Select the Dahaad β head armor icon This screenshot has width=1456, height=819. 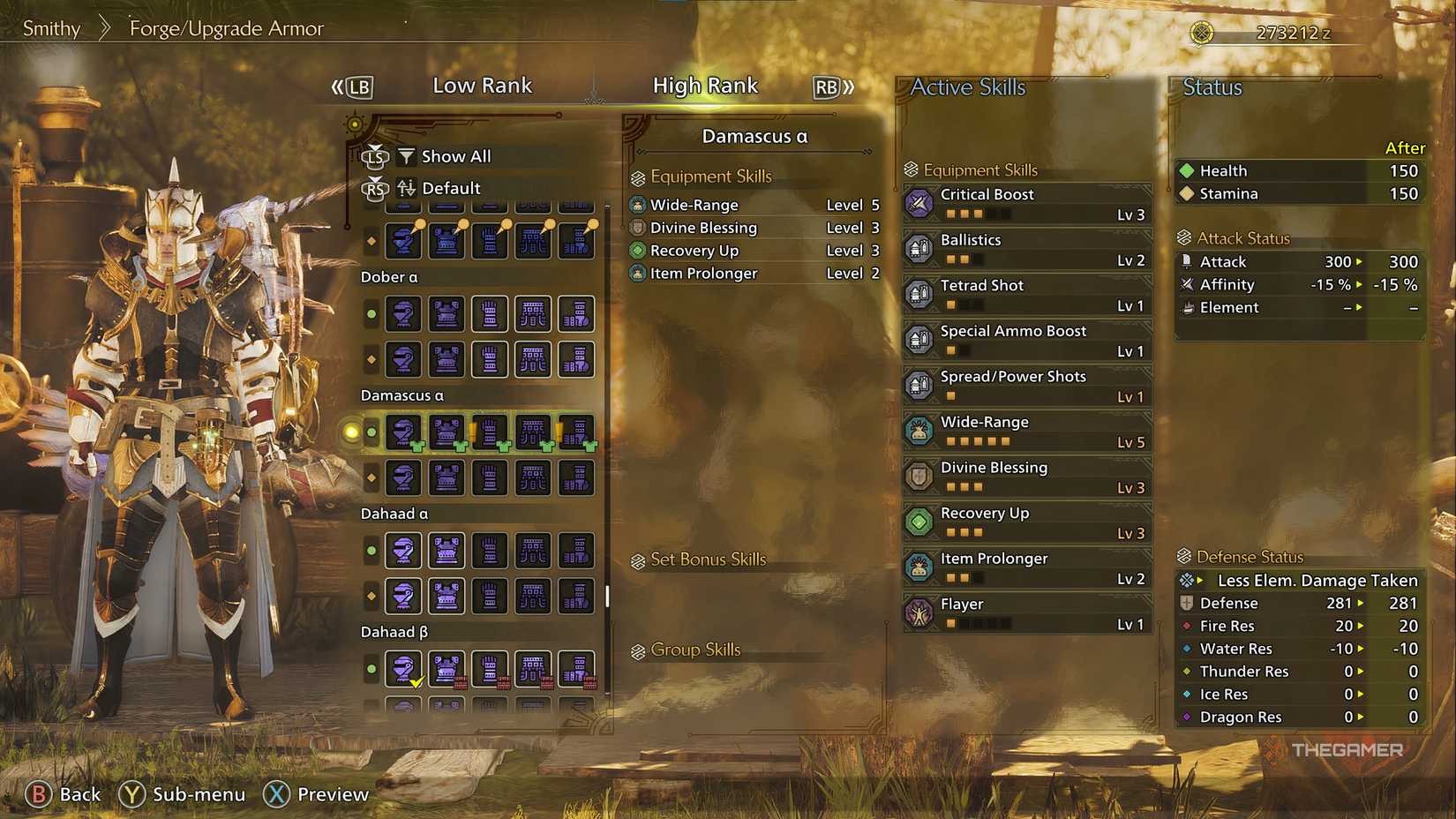403,668
